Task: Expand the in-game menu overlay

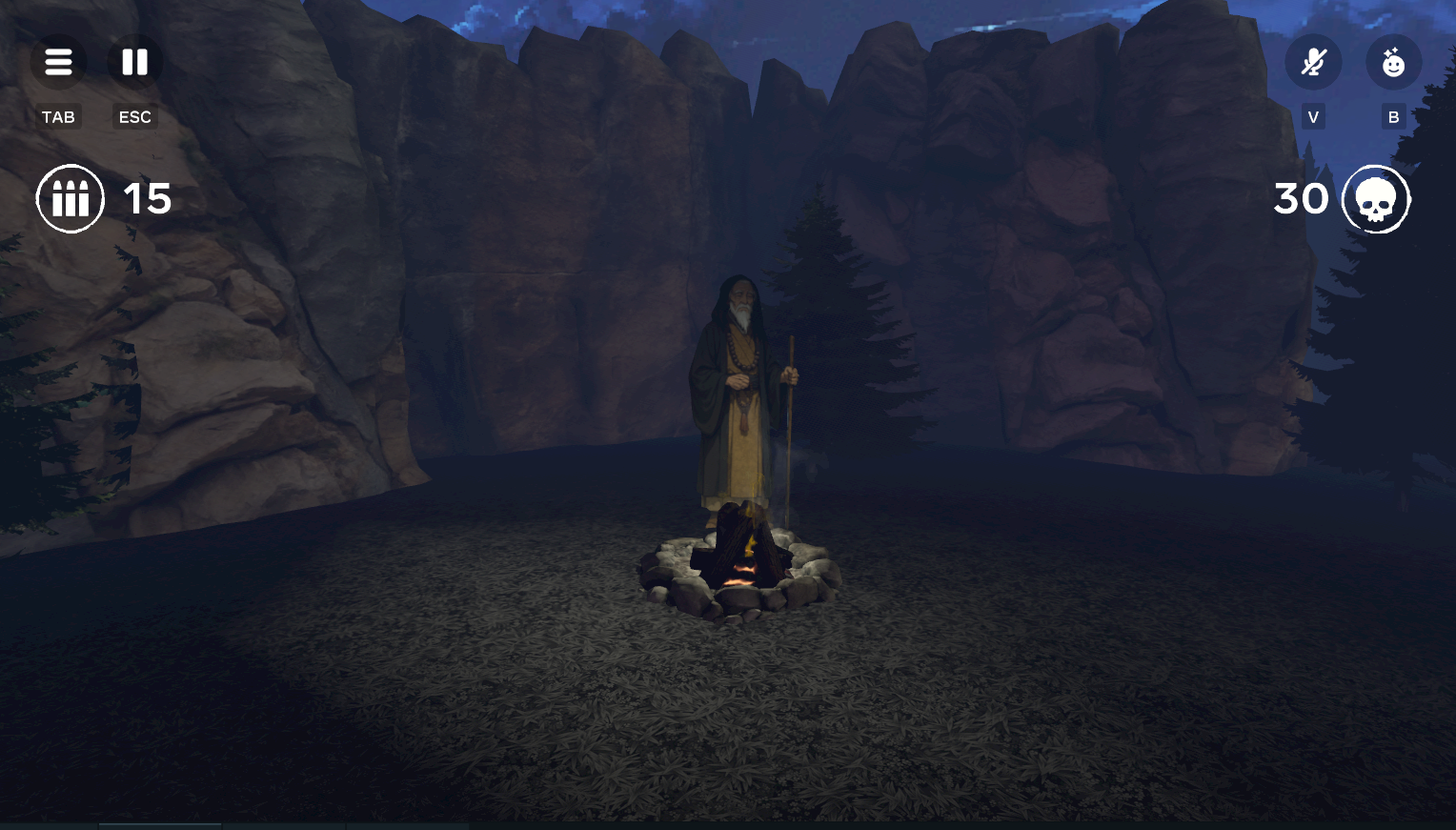Action: [58, 61]
